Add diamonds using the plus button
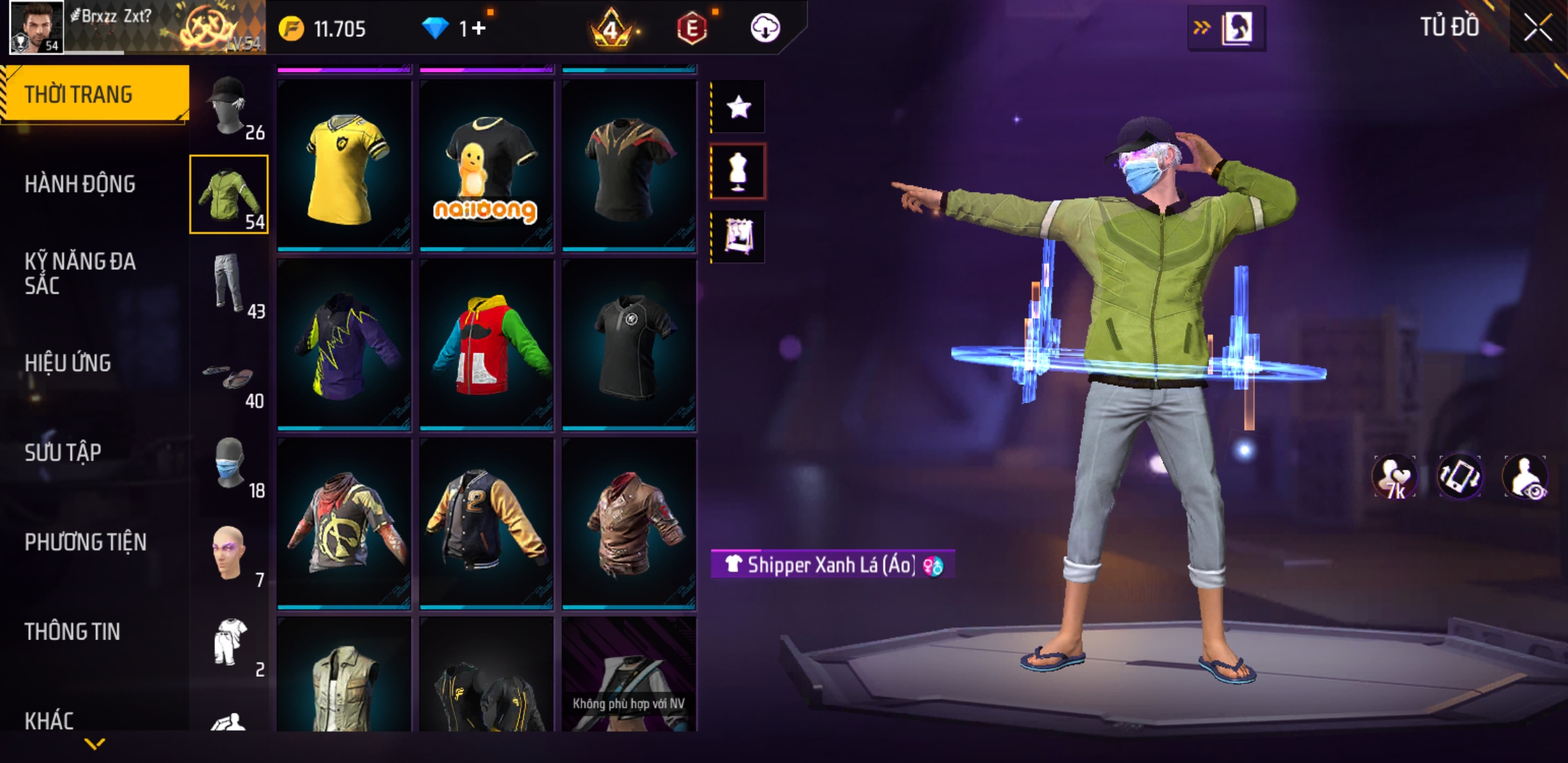1568x763 pixels. click(479, 28)
